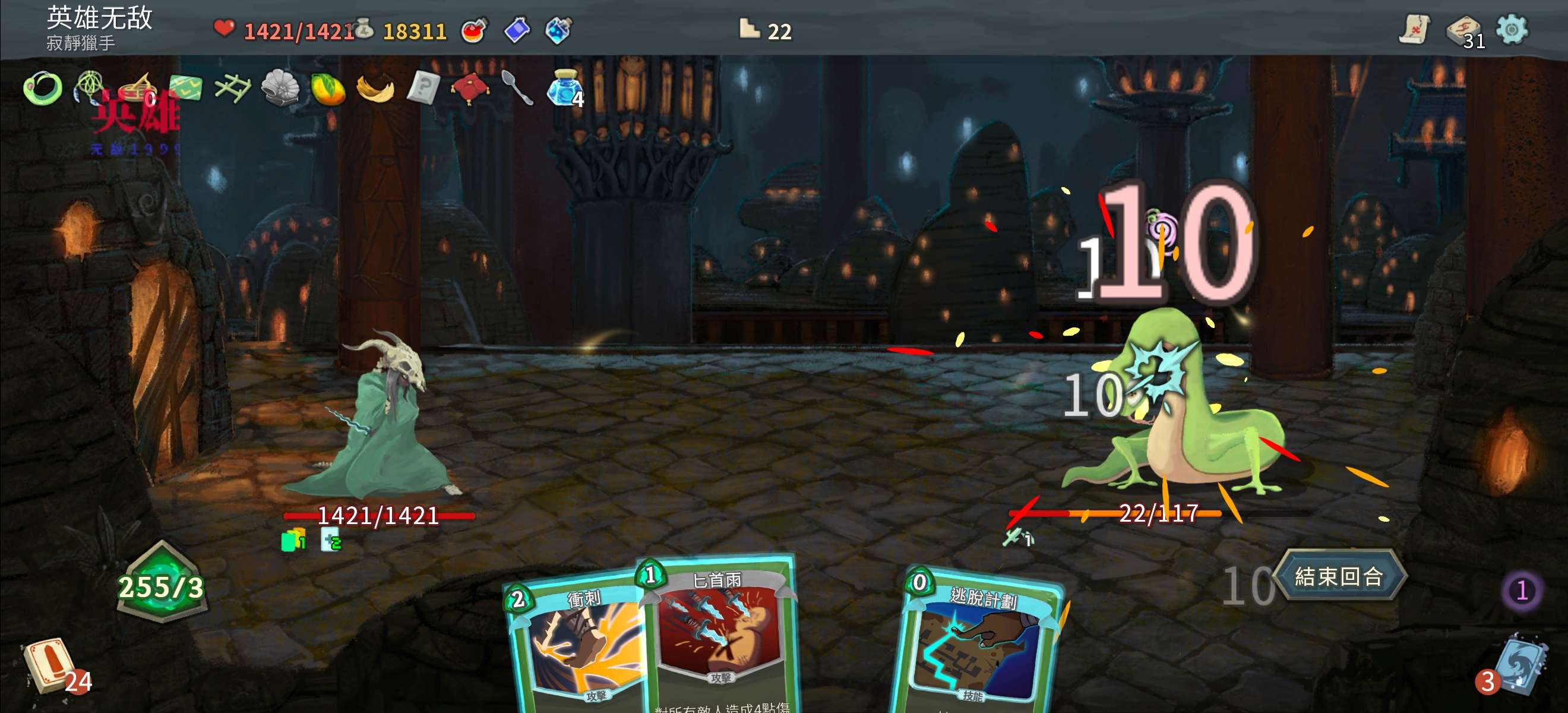This screenshot has height=713, width=1568.
Task: Show the exhaust pile purple orb
Action: click(x=1522, y=590)
